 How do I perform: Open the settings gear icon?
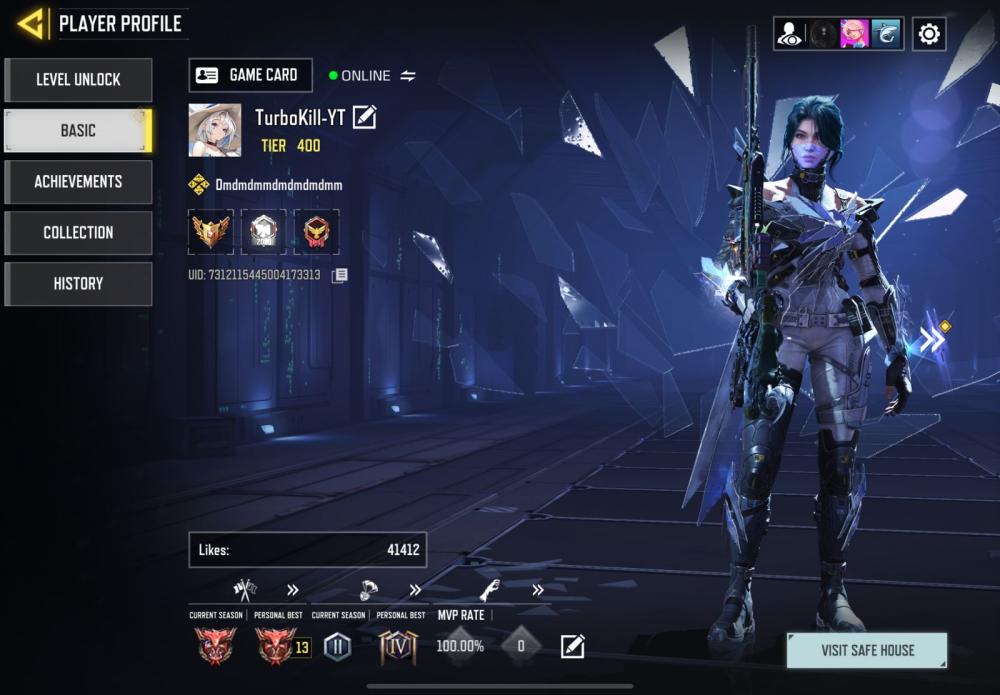coord(929,34)
